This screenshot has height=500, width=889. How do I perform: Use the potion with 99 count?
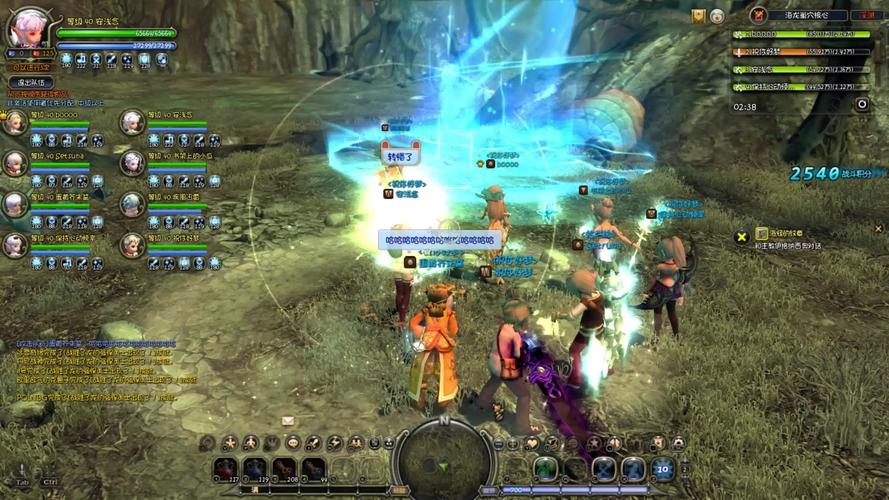point(314,468)
